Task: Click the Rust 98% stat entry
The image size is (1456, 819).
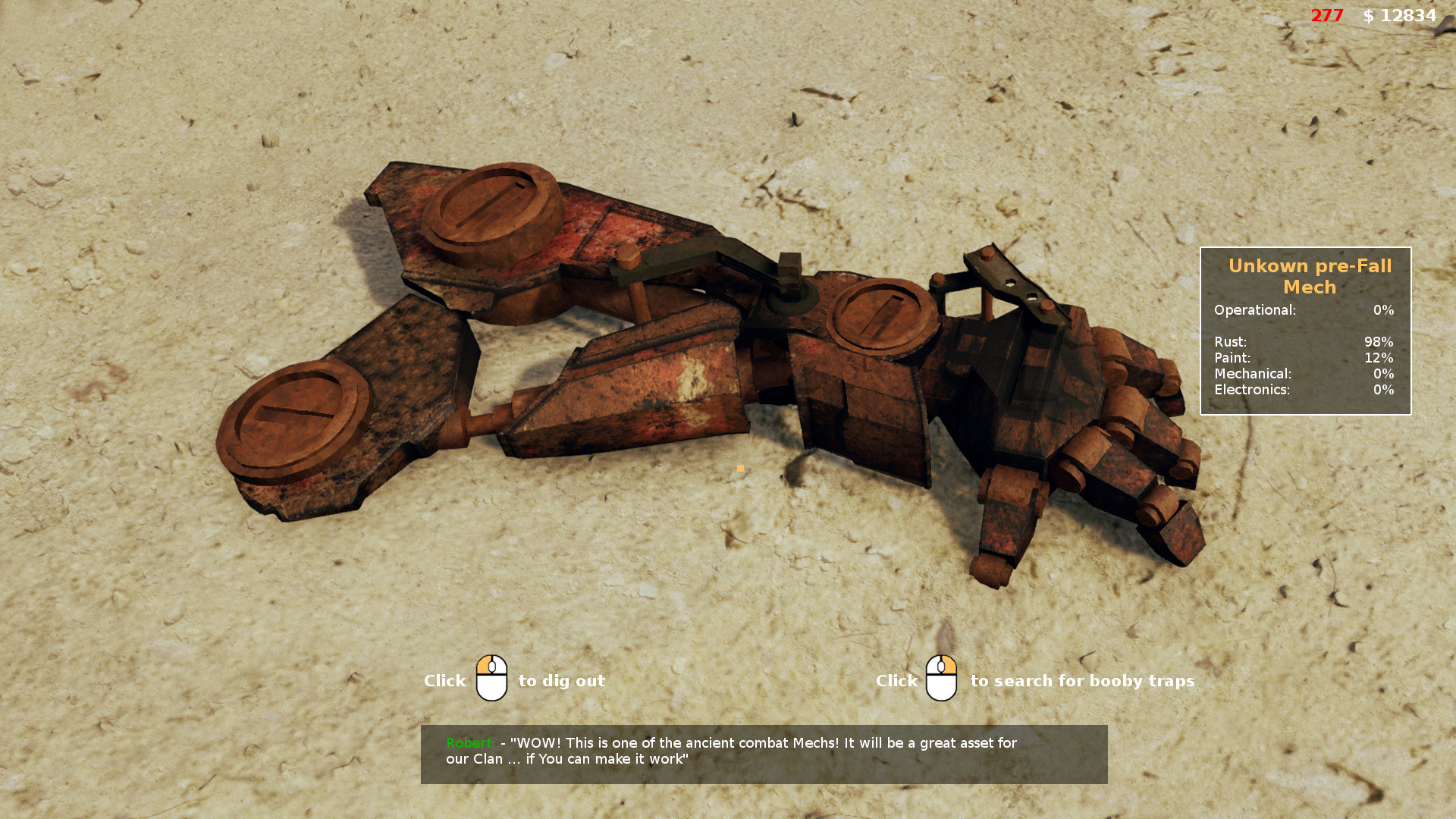Action: click(1304, 342)
